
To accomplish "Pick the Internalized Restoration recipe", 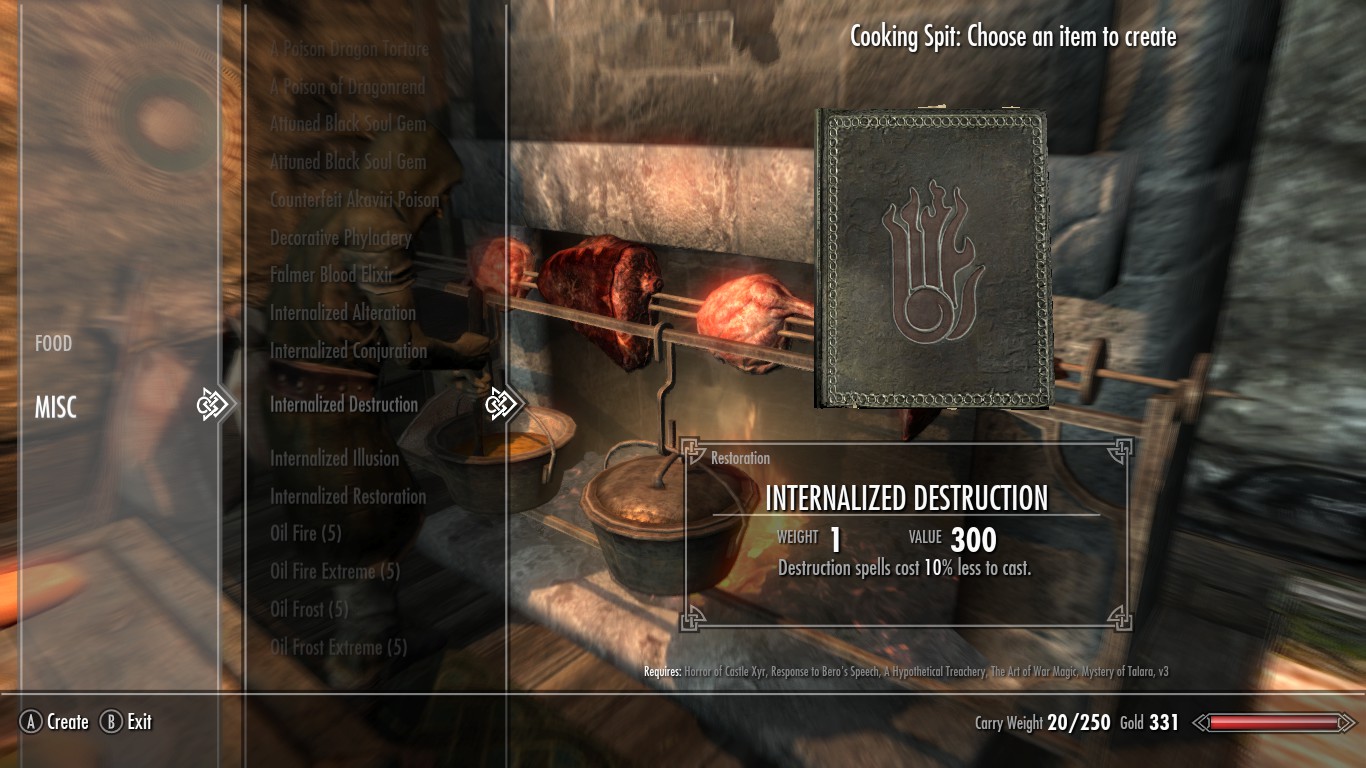I will point(347,497).
